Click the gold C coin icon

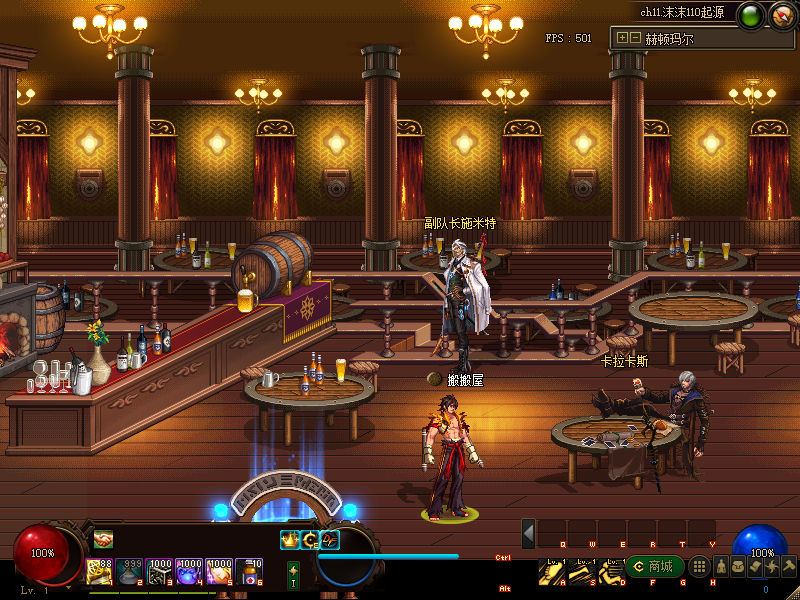310,540
